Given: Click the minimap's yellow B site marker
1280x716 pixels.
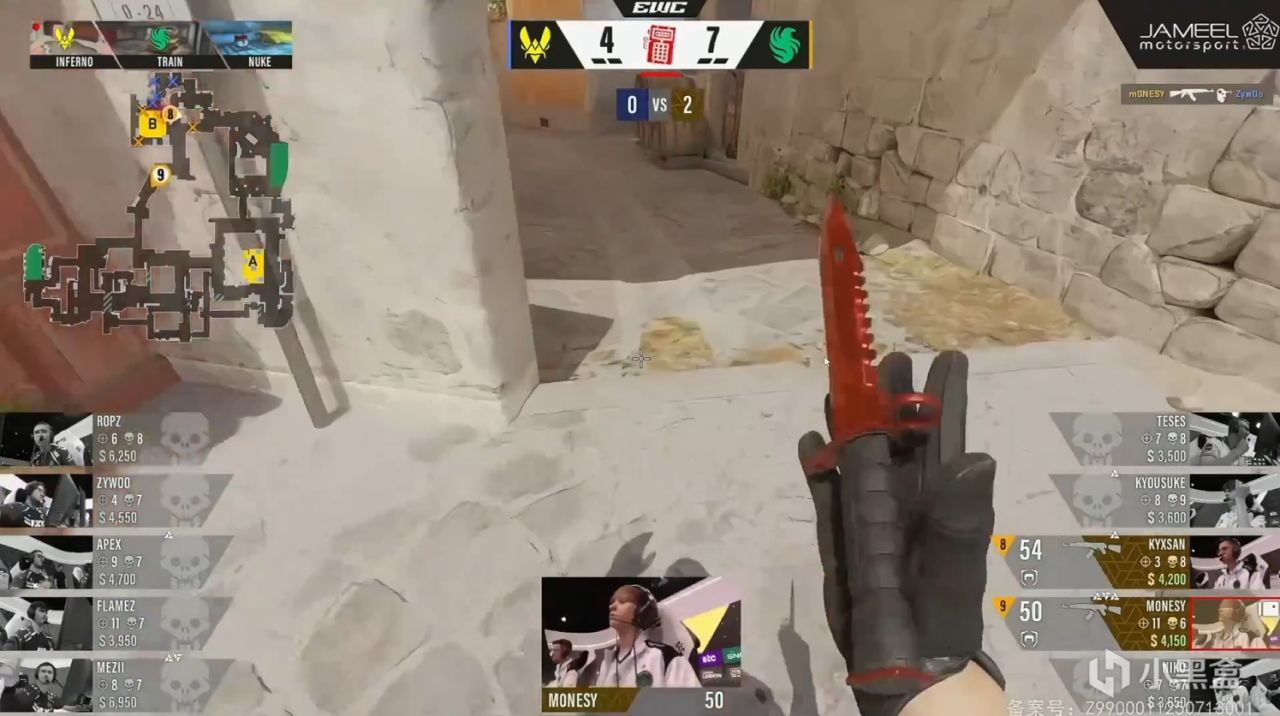Looking at the screenshot, I should [152, 124].
